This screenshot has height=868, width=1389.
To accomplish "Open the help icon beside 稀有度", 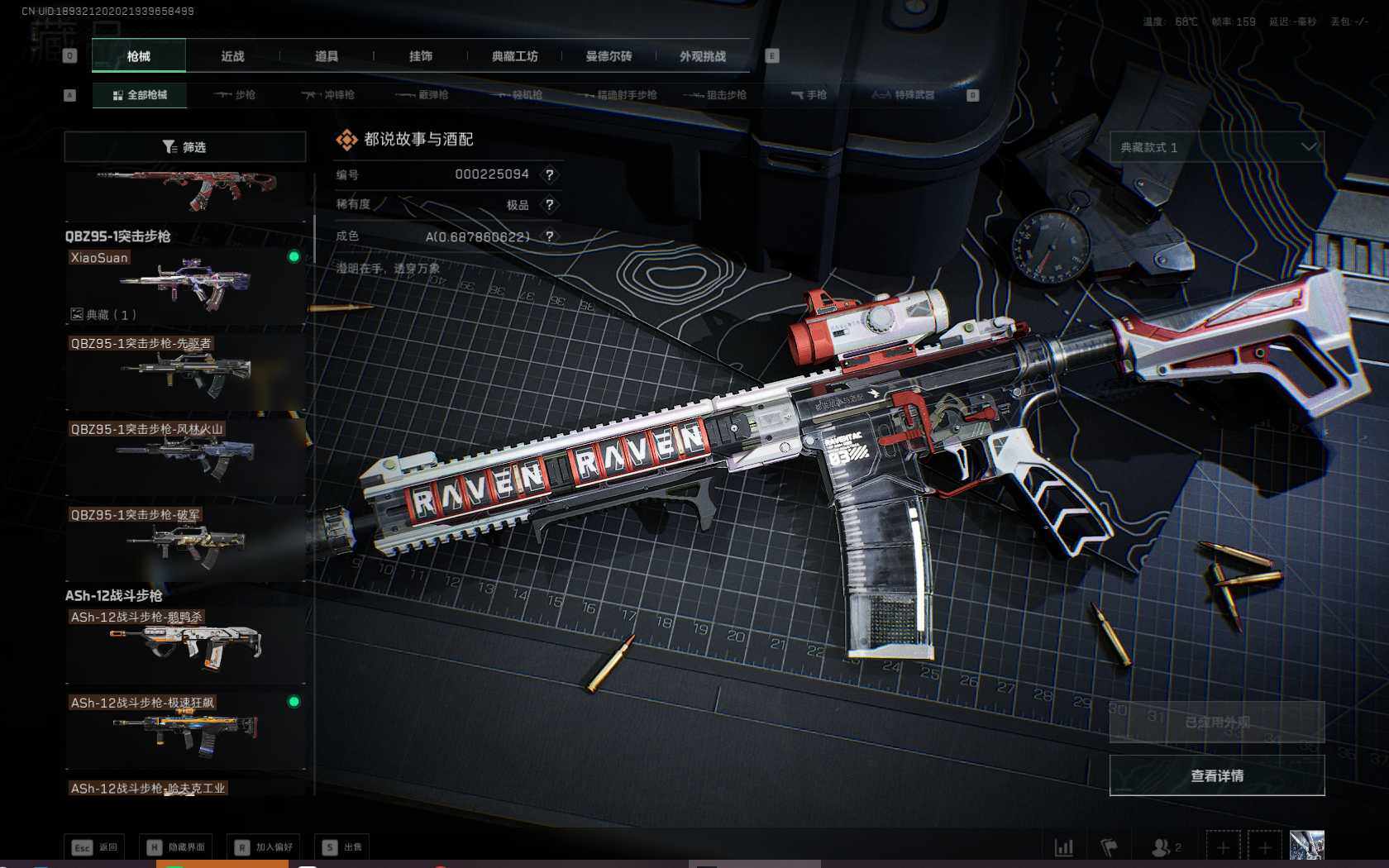I will point(549,205).
